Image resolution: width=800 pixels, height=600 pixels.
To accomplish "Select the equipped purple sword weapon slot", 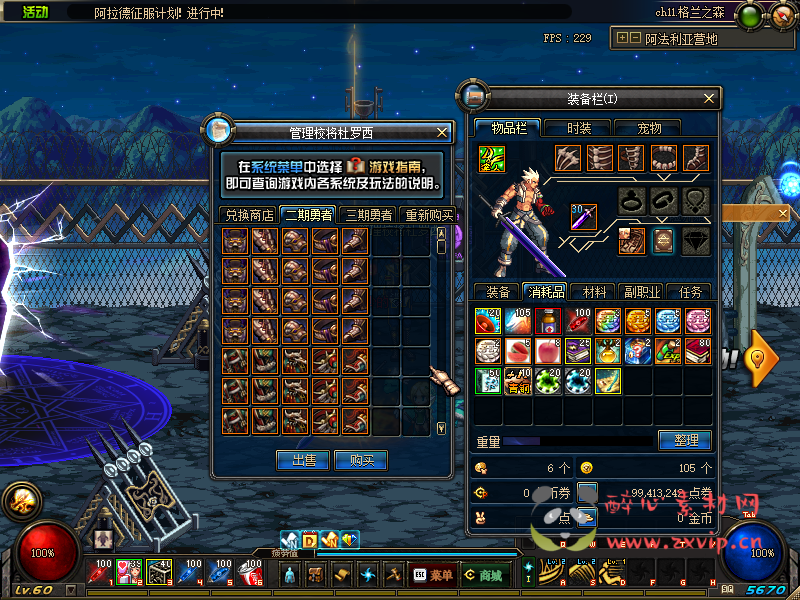I will tap(583, 217).
